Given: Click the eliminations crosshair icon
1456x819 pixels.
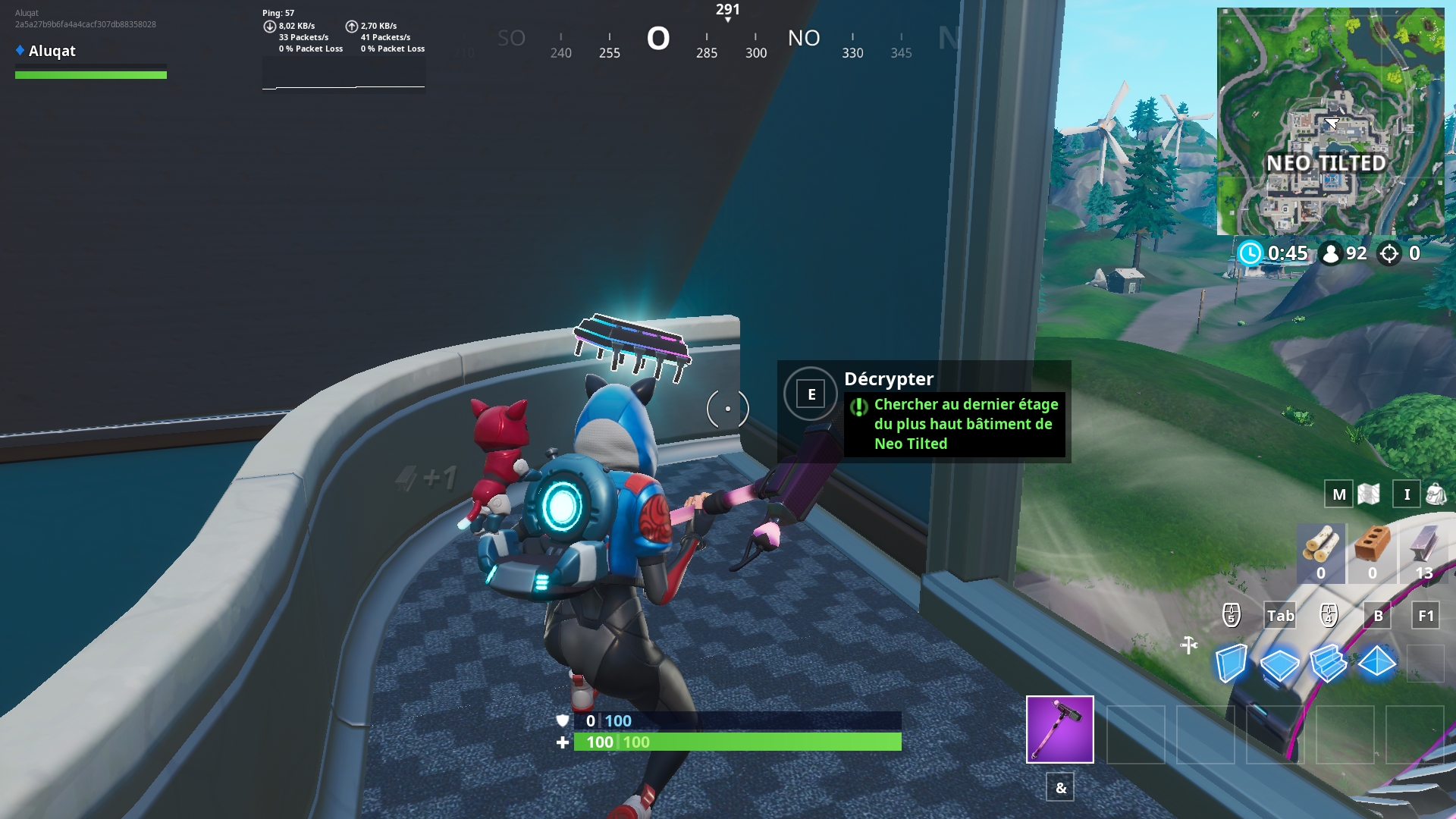Looking at the screenshot, I should click(x=1391, y=254).
